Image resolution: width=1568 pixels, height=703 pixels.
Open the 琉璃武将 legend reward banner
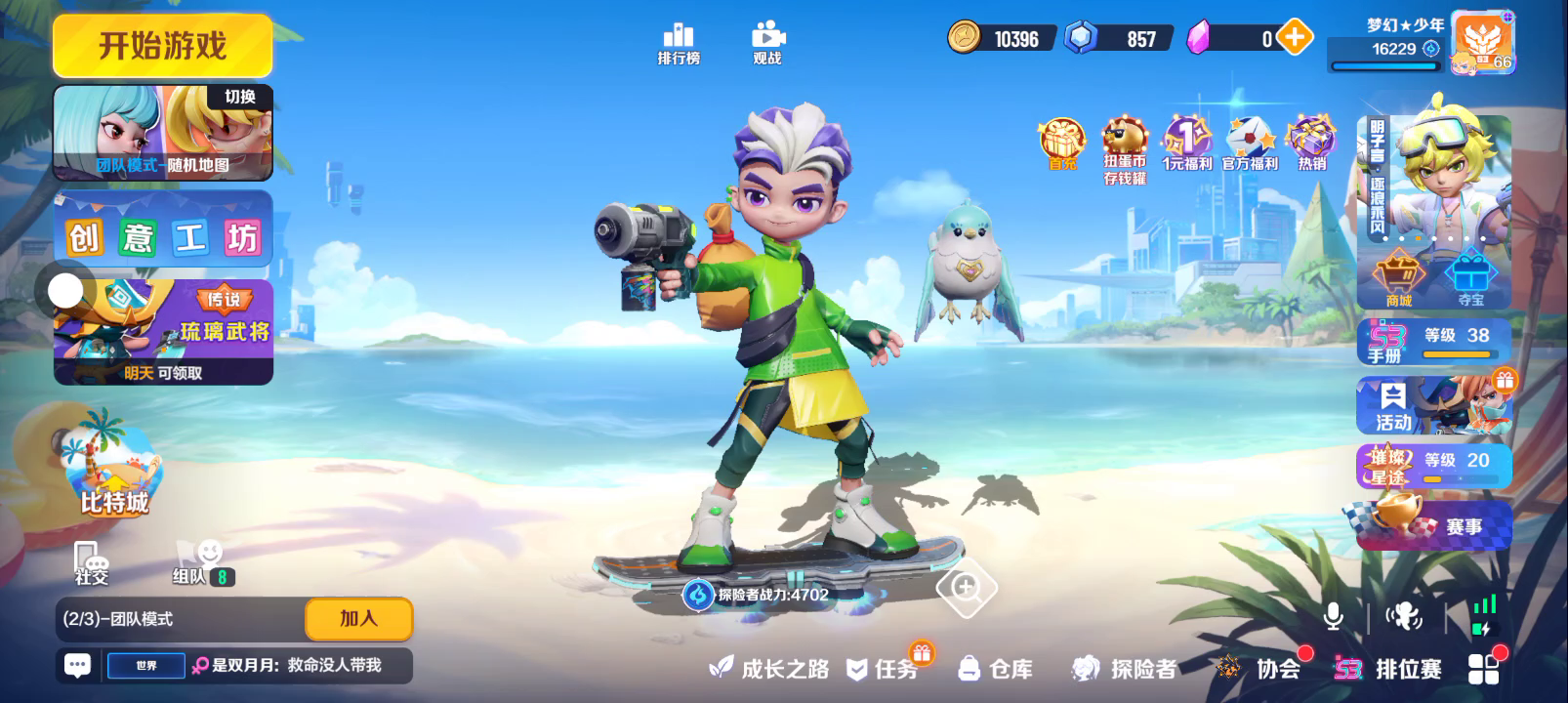163,332
